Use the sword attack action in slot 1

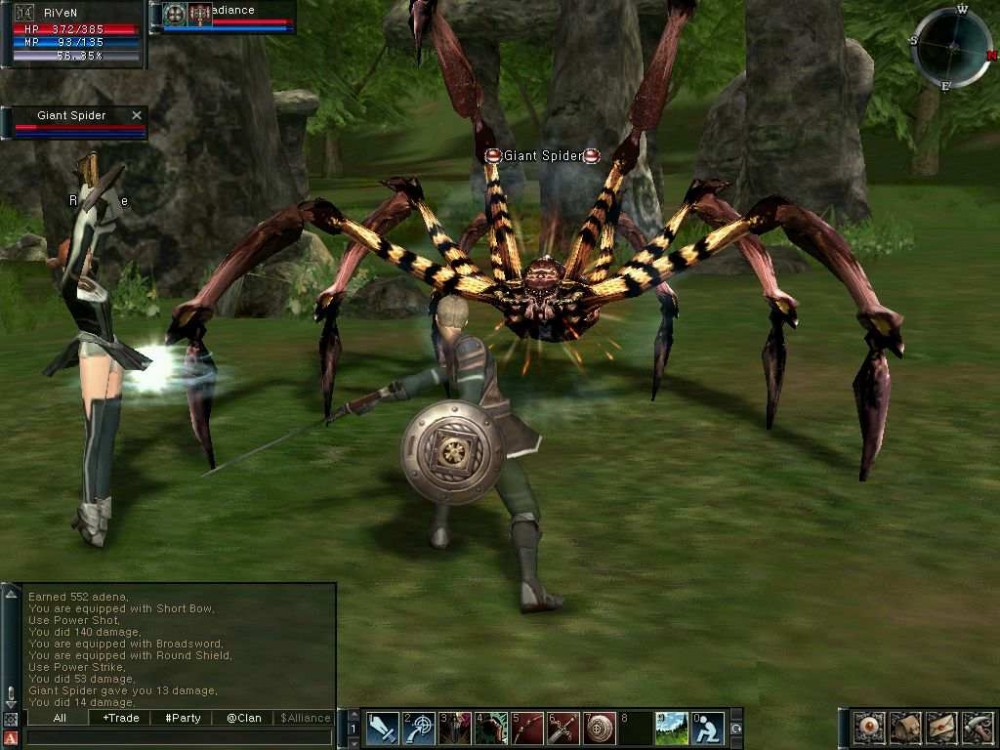click(382, 729)
